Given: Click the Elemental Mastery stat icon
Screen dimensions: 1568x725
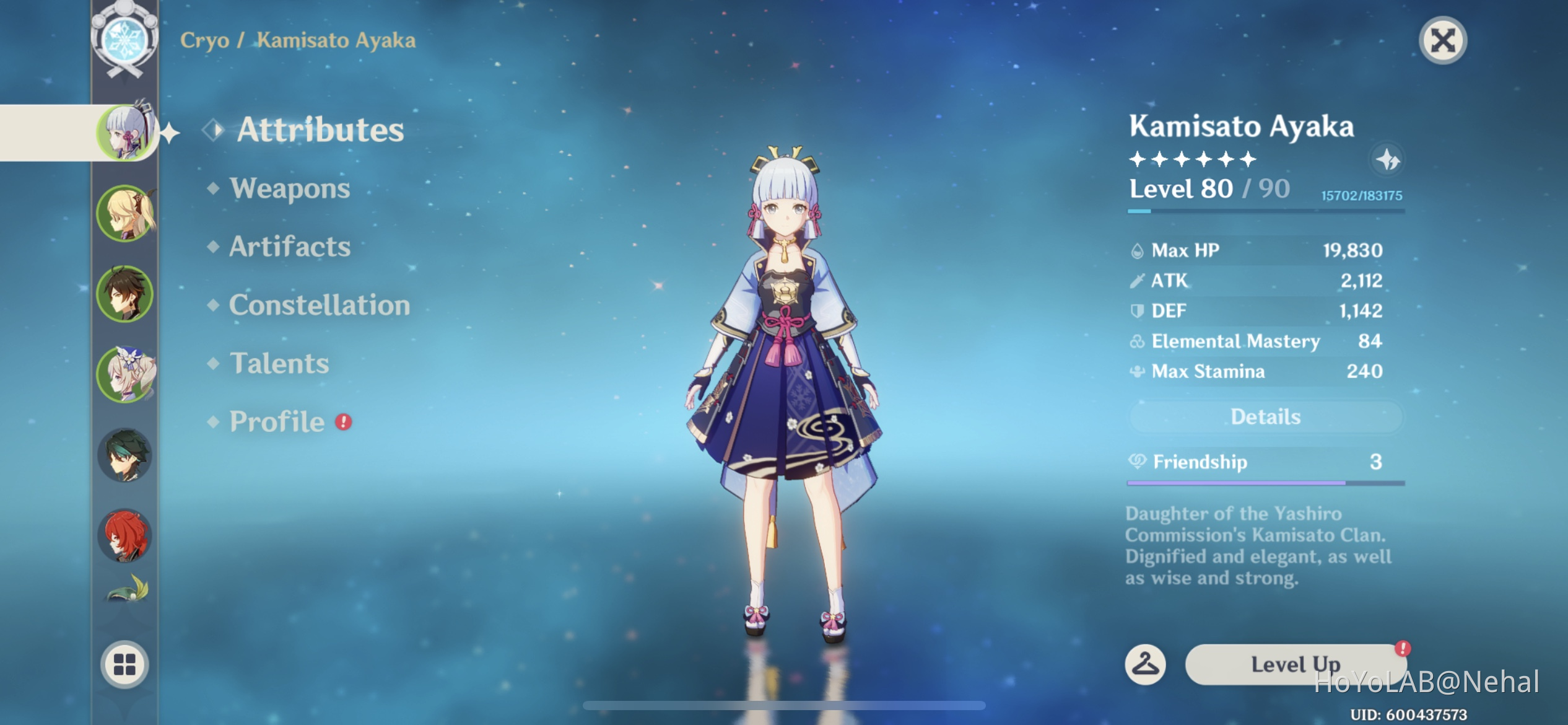Looking at the screenshot, I should (1138, 341).
